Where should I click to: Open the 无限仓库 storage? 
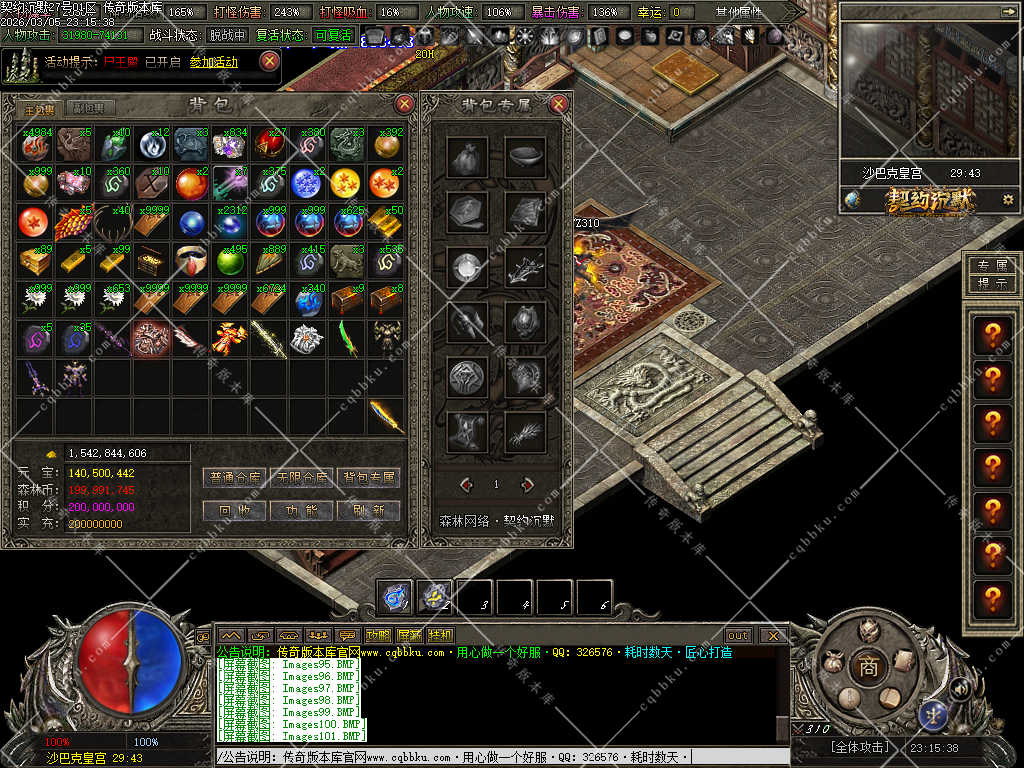click(302, 478)
